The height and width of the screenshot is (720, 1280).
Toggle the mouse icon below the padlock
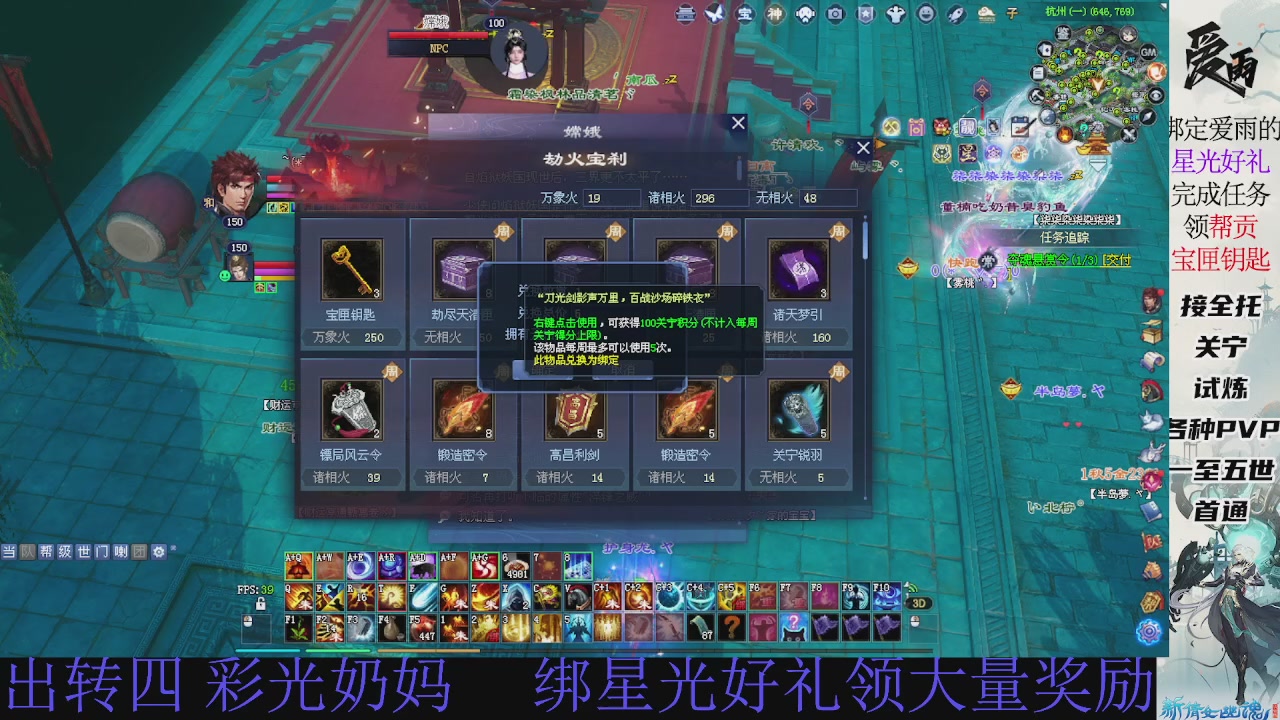coord(248,622)
